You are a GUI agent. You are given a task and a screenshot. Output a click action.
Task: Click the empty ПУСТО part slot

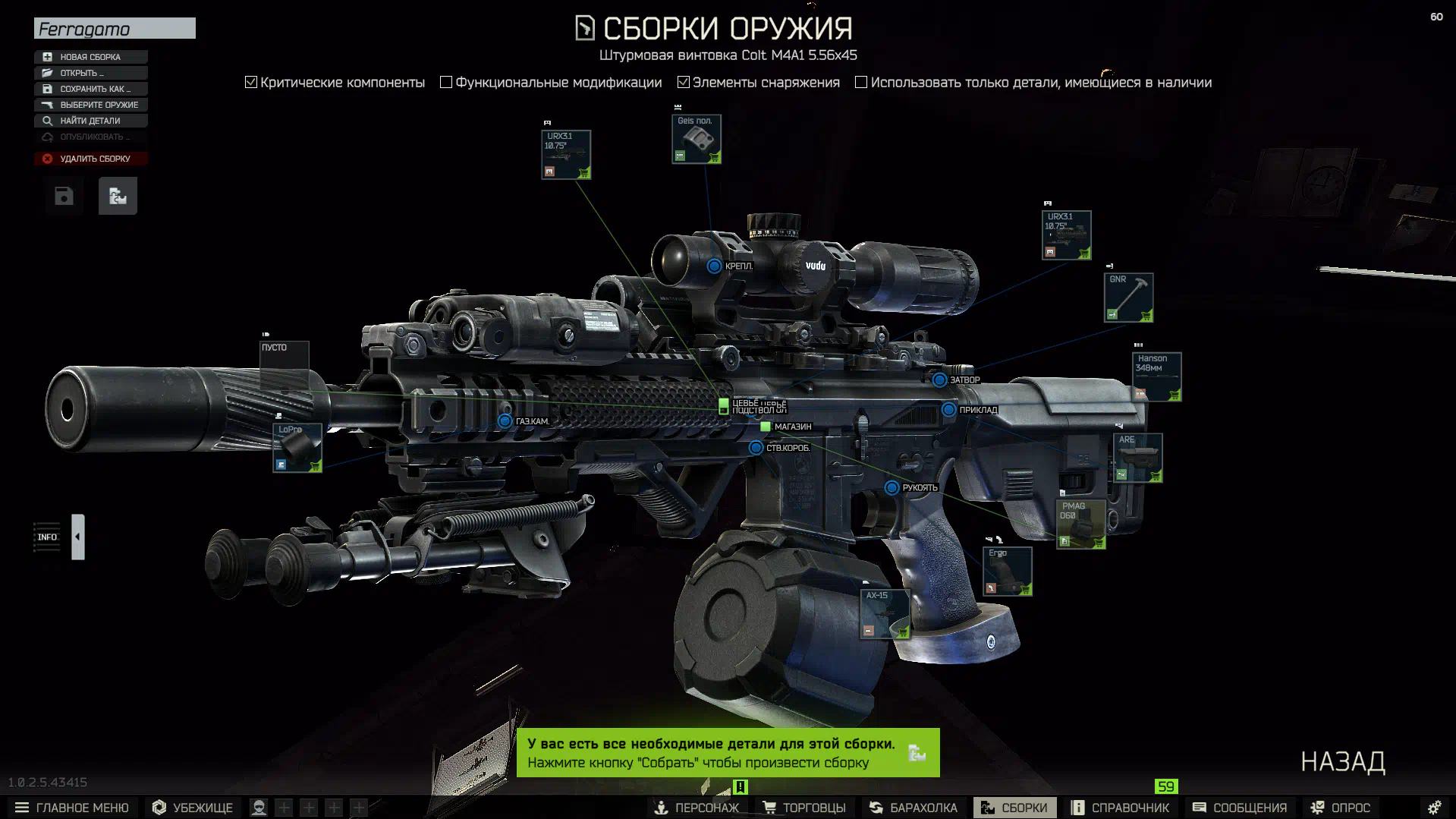(285, 364)
